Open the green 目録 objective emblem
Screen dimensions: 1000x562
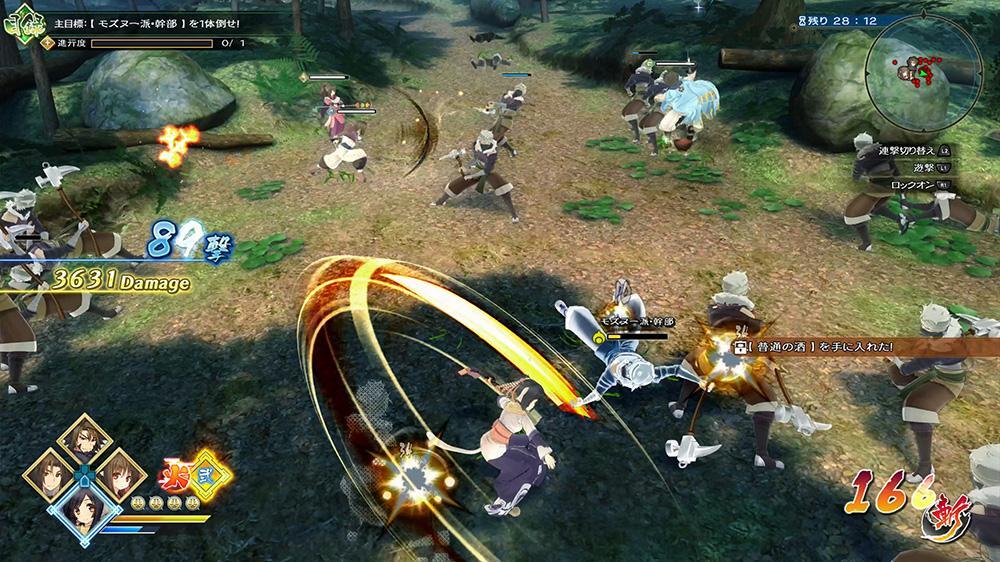[x=19, y=24]
